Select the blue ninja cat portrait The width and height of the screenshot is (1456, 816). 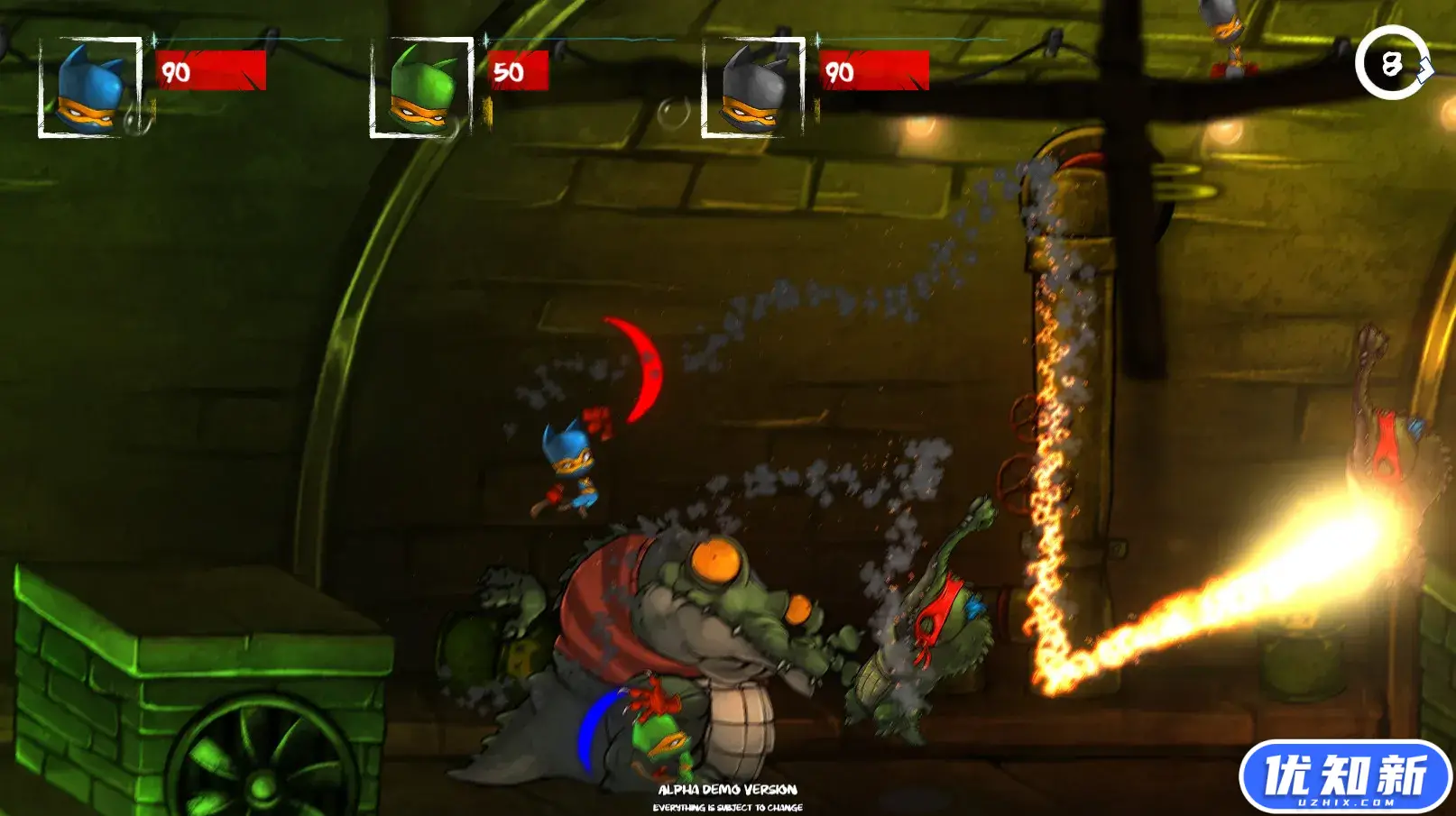89,88
